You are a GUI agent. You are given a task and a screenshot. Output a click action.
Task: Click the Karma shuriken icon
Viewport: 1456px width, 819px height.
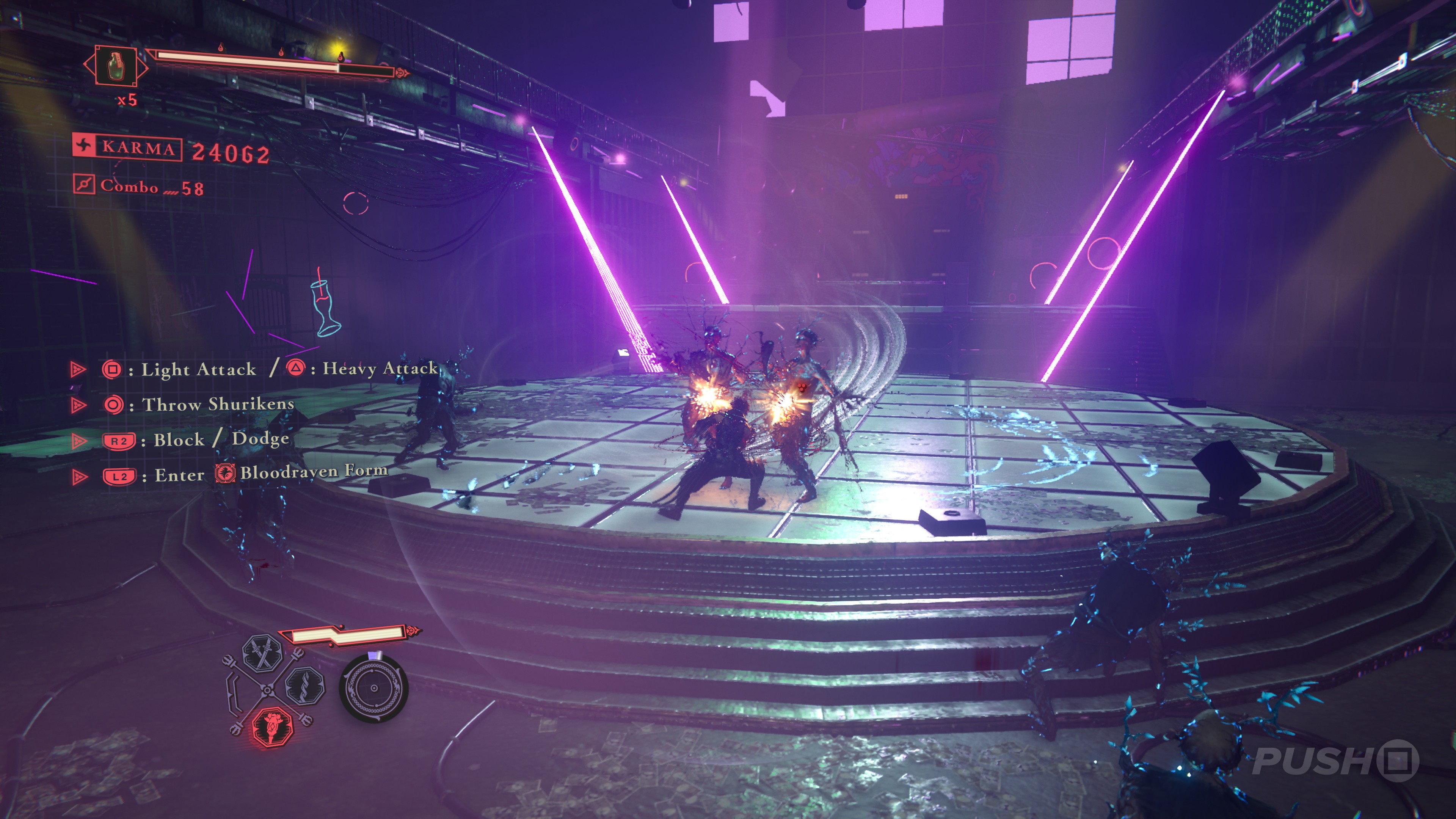click(84, 146)
